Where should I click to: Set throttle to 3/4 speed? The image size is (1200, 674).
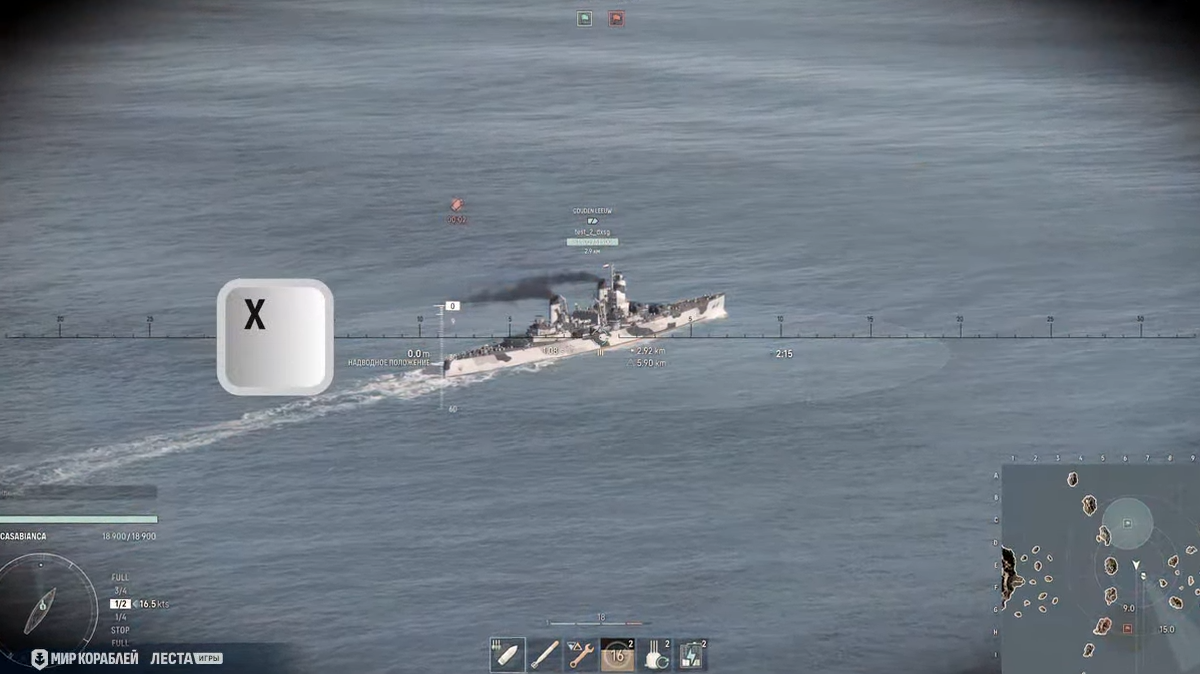tap(120, 591)
